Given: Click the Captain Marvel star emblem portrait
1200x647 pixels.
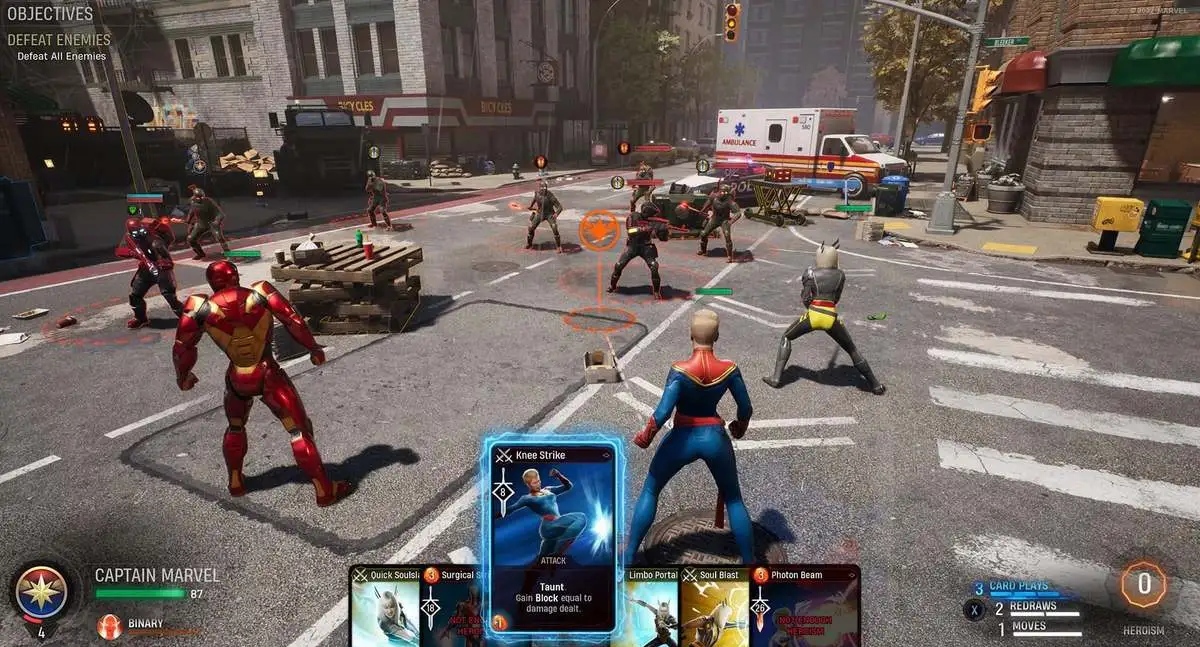Looking at the screenshot, I should point(42,590).
